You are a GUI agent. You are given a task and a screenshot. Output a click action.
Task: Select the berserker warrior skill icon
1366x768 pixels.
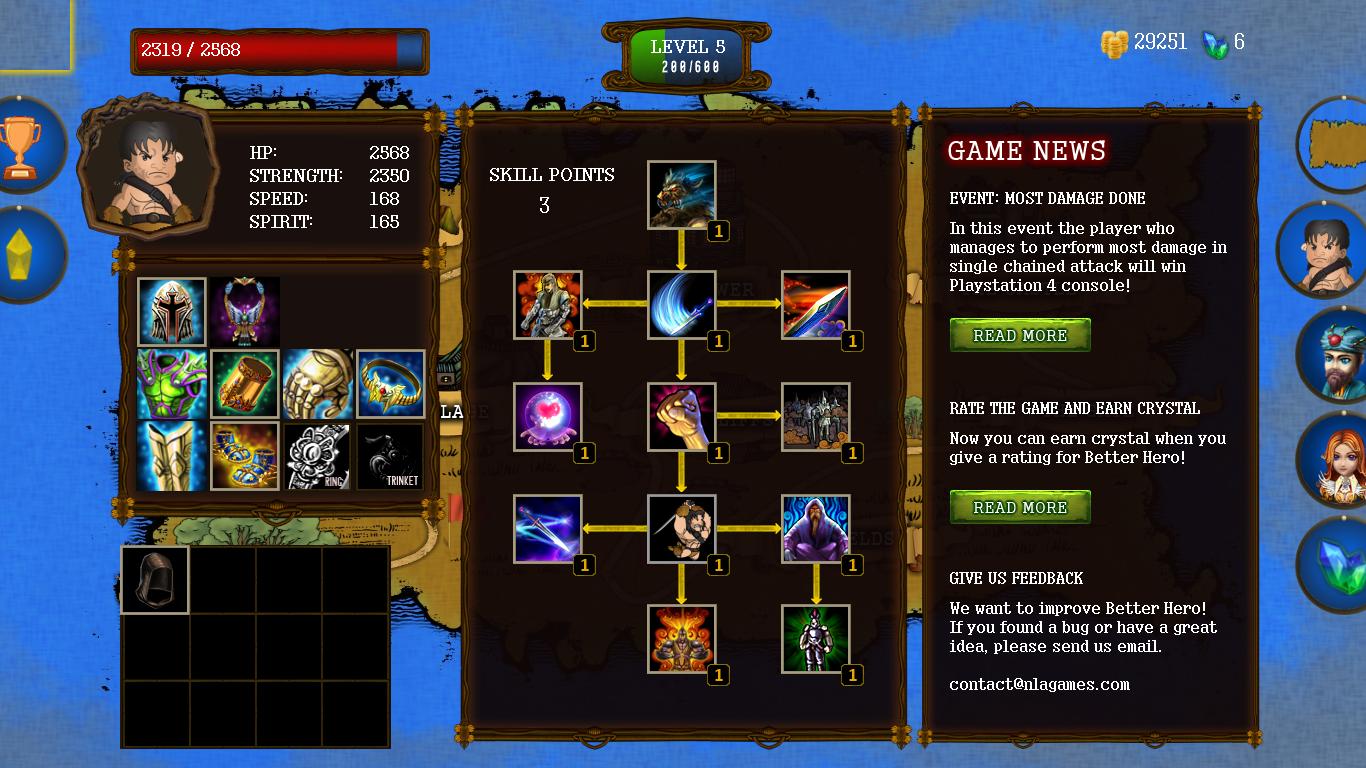pyautogui.click(x=682, y=529)
